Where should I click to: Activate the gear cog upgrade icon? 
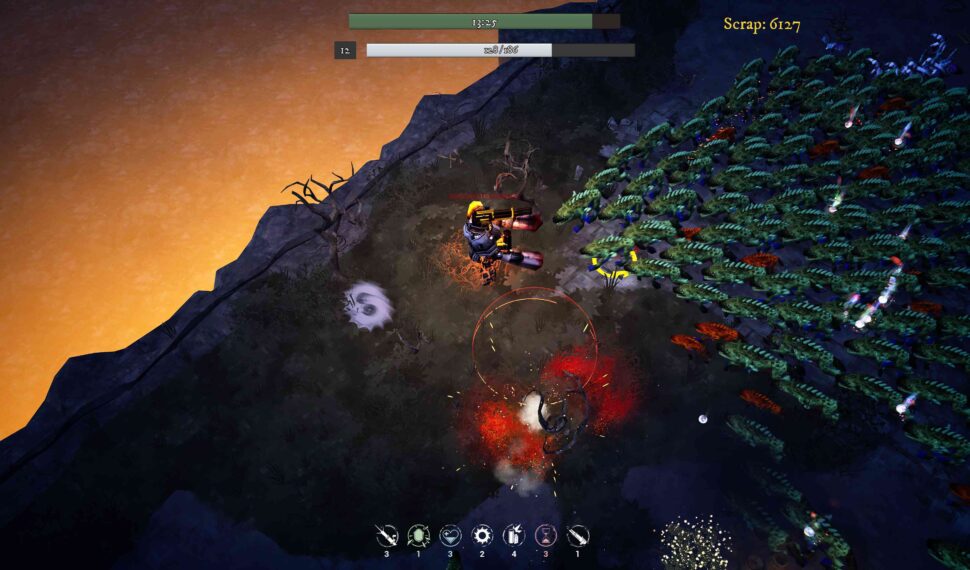(482, 535)
